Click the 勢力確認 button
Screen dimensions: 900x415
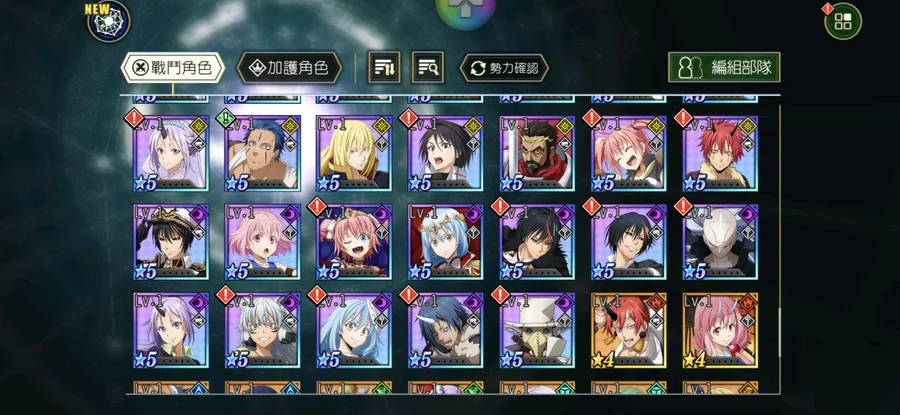click(x=504, y=68)
